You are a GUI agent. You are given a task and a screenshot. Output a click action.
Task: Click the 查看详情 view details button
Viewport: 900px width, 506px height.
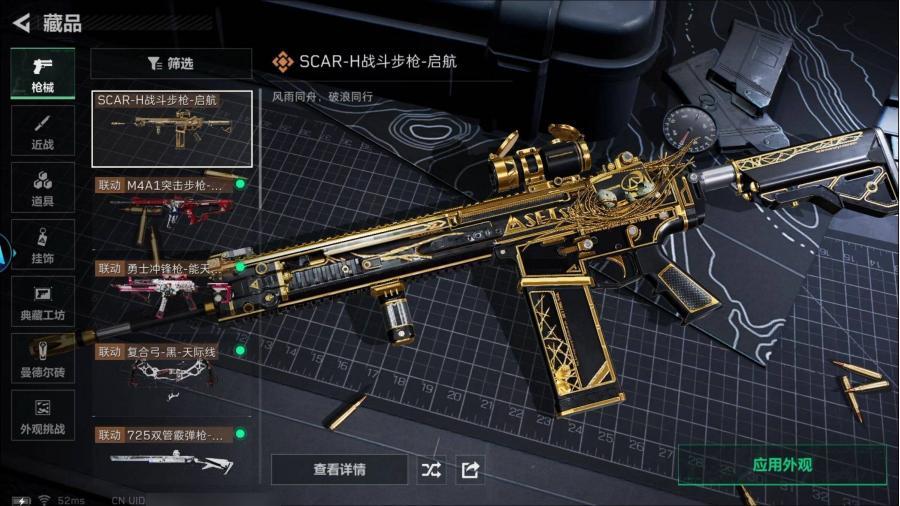coord(339,469)
